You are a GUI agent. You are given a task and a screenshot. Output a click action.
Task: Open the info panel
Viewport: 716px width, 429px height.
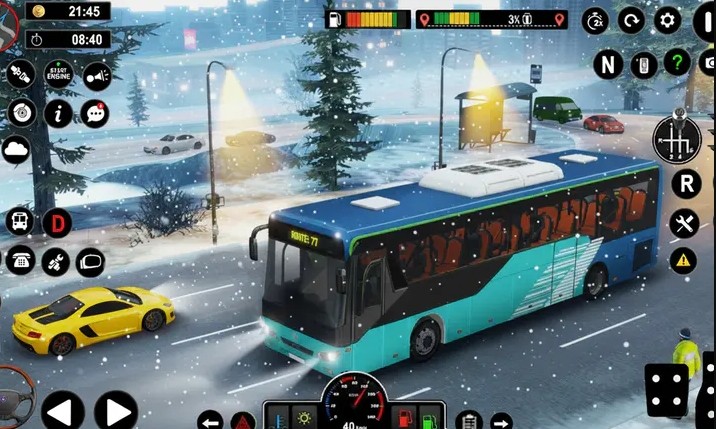coord(58,113)
